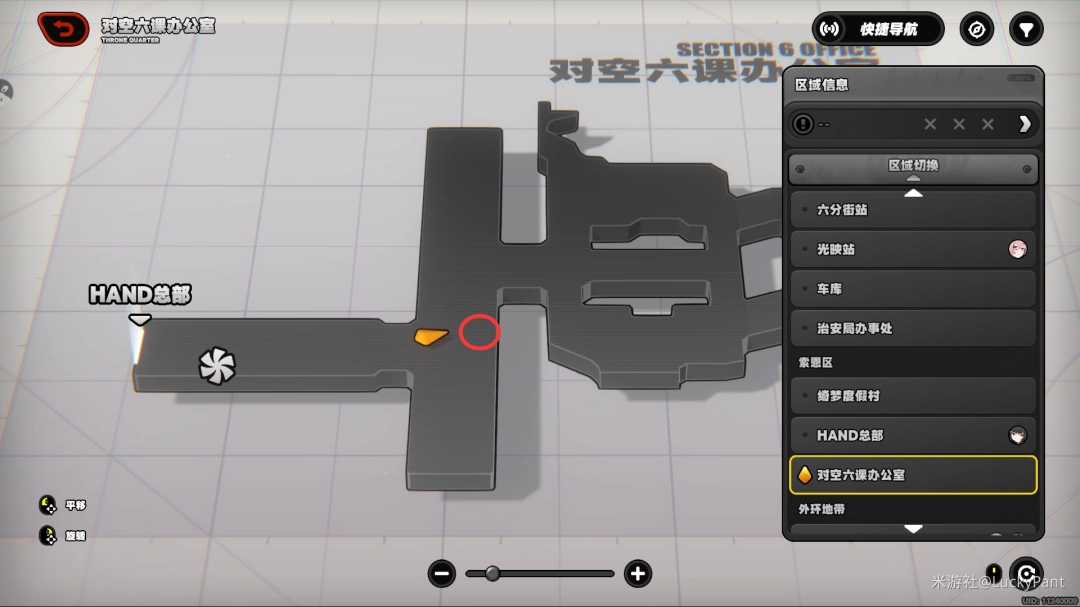Click the round icon button beside the UID

[1025, 573]
